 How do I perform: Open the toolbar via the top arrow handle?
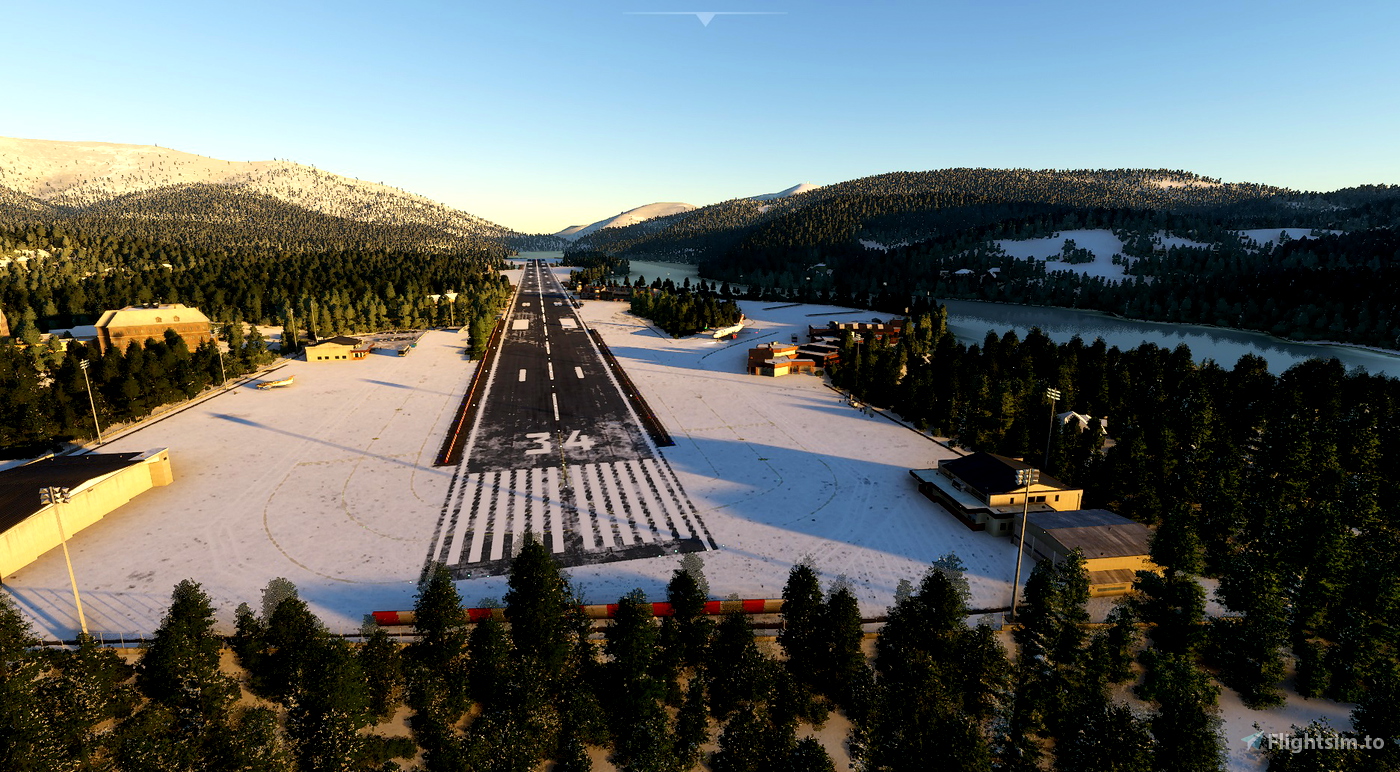pyautogui.click(x=705, y=18)
